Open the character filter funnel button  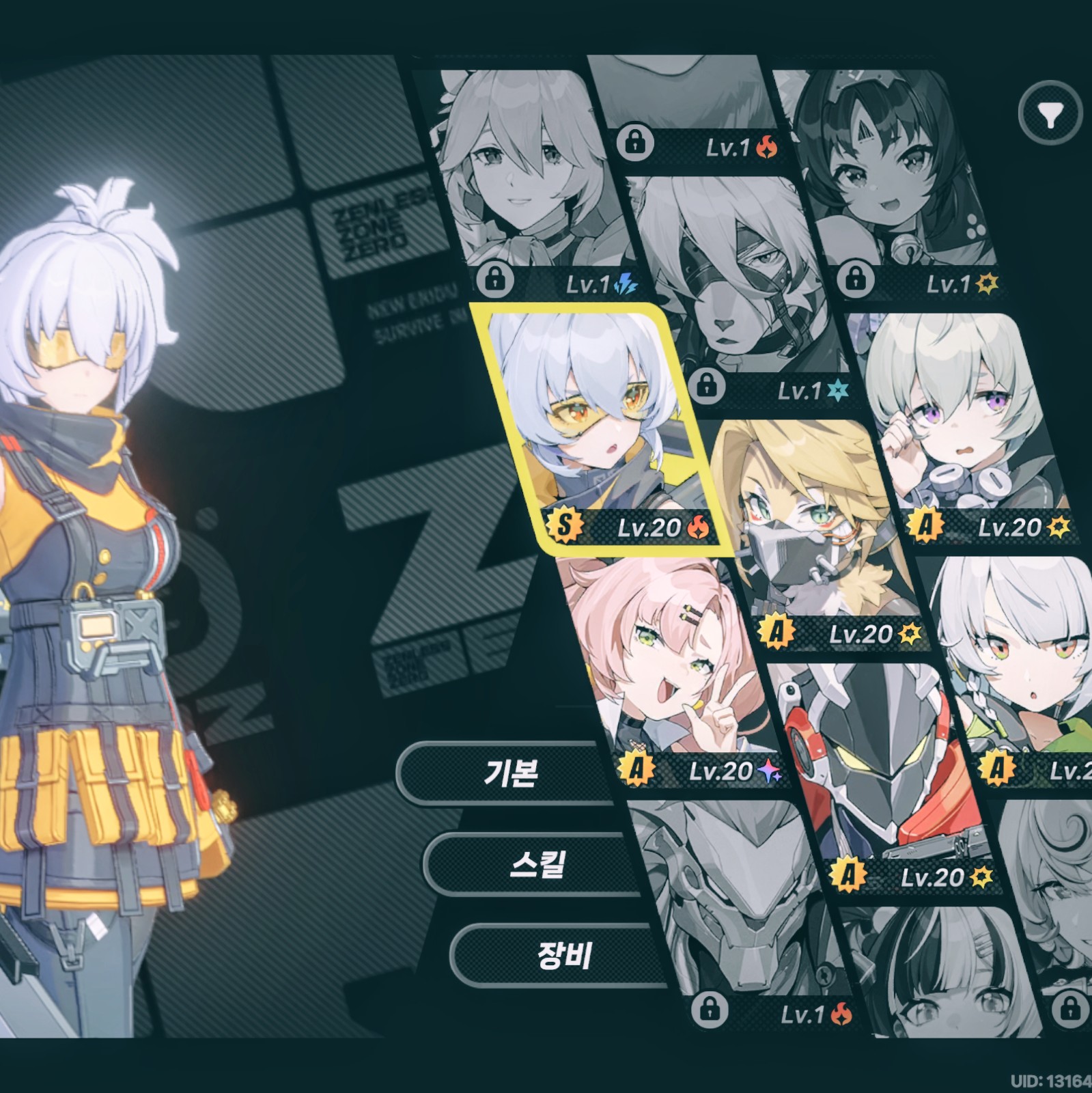[x=1050, y=113]
